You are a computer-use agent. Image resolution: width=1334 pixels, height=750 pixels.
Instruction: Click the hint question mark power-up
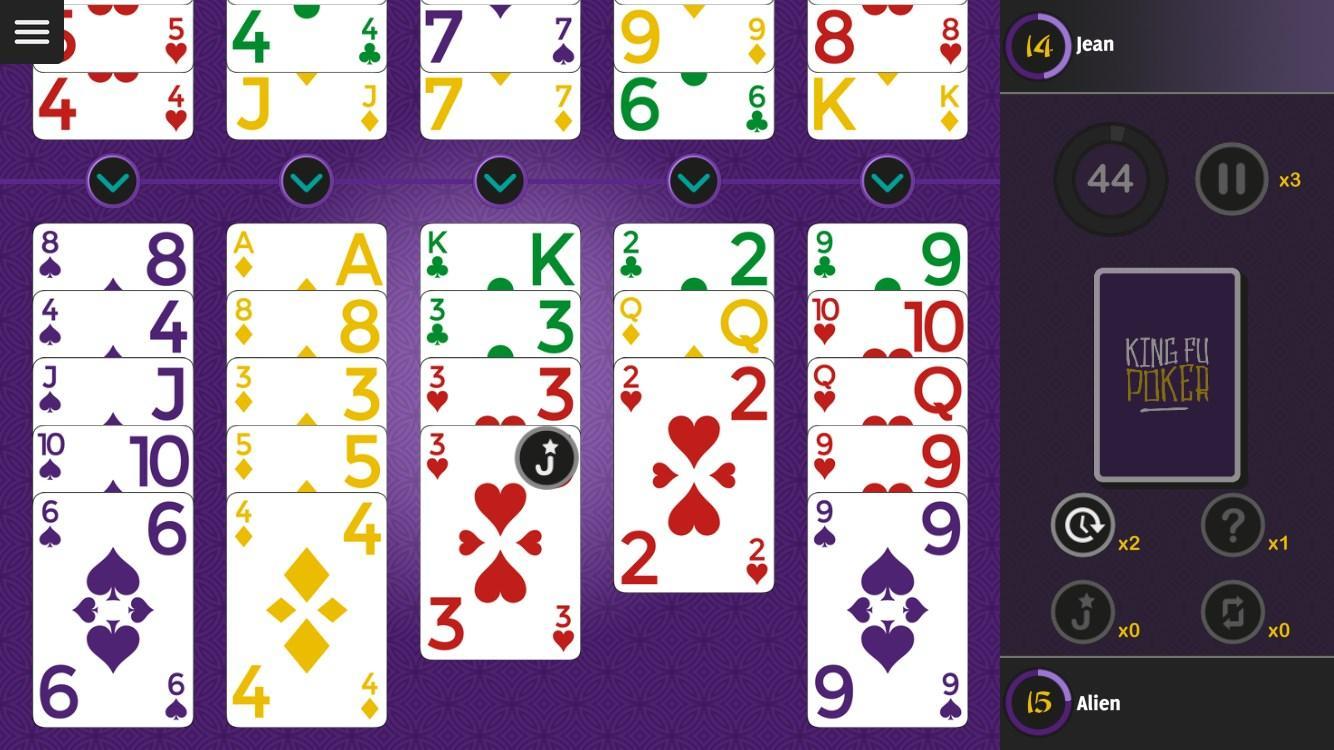(1231, 525)
